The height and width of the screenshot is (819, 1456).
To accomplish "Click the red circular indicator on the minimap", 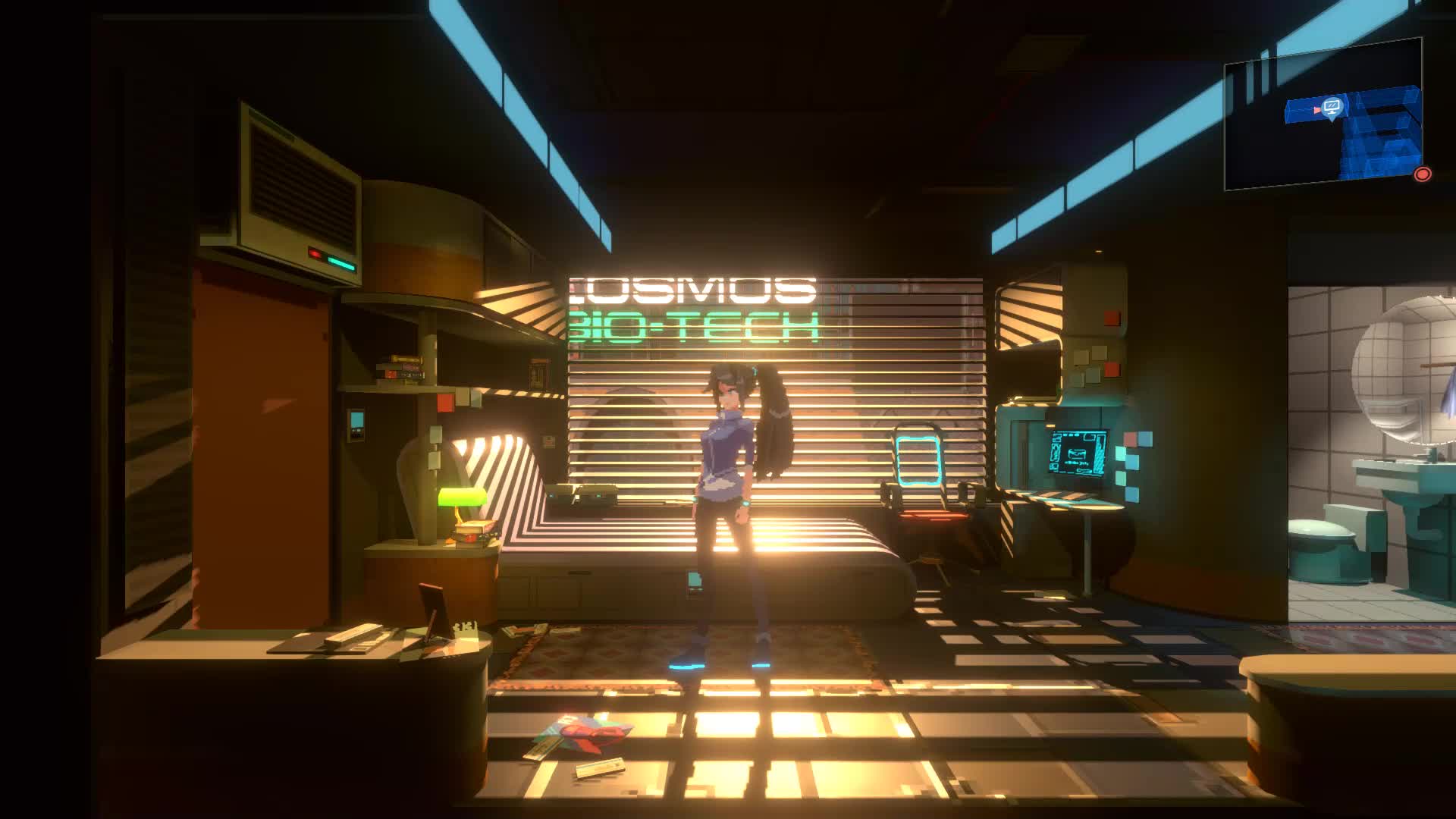I will click(1423, 173).
